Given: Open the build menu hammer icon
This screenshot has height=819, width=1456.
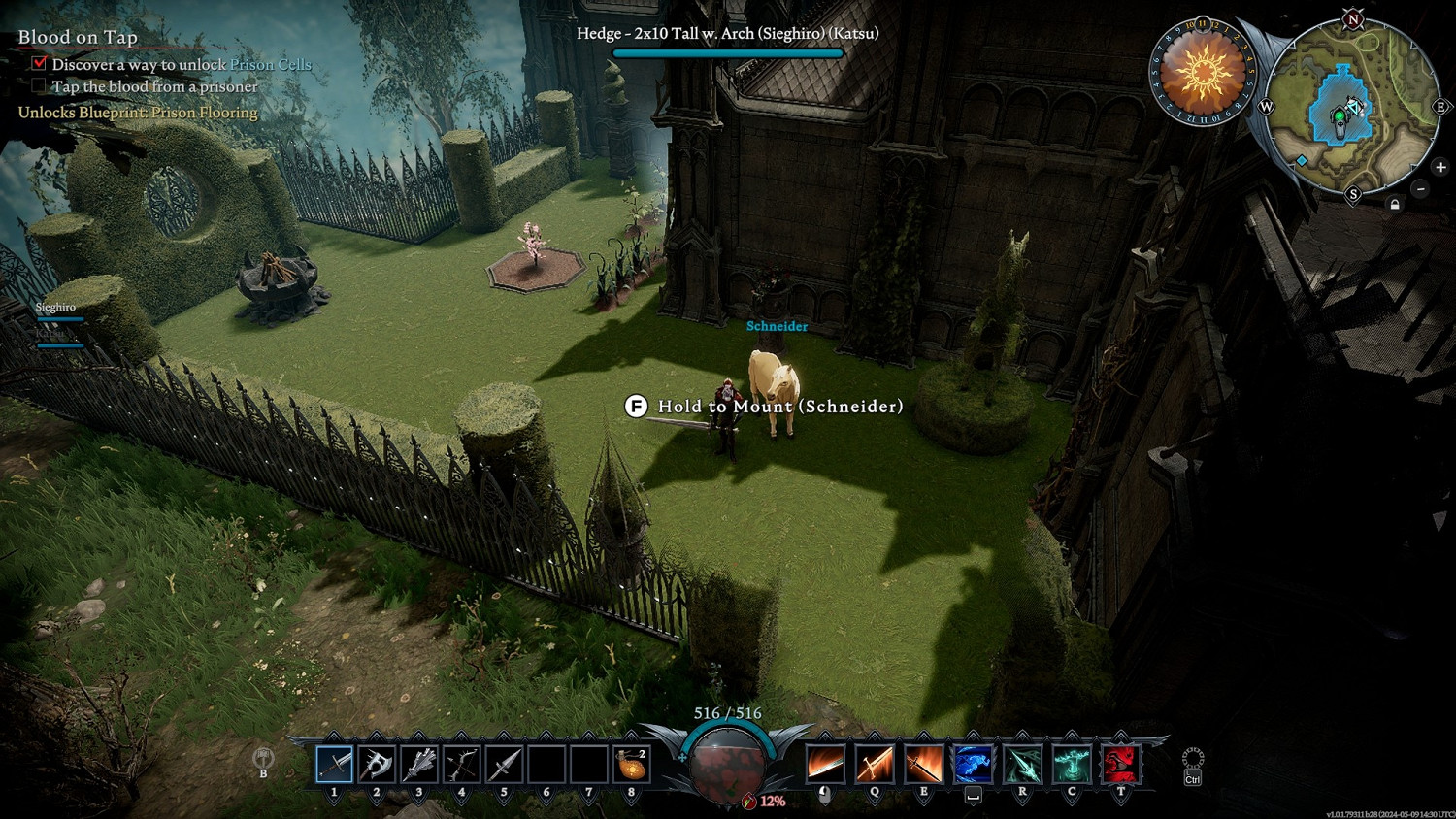Looking at the screenshot, I should [263, 758].
